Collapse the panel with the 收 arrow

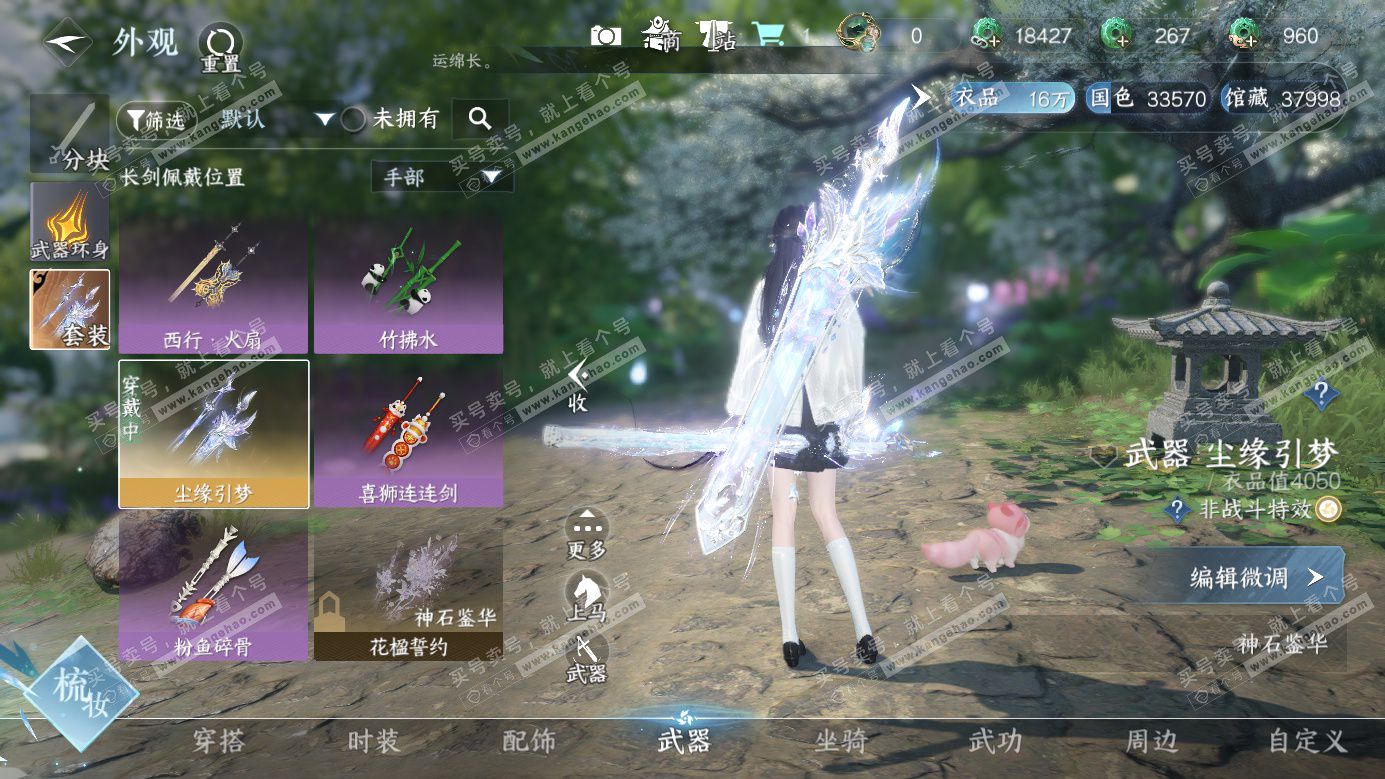pyautogui.click(x=577, y=383)
